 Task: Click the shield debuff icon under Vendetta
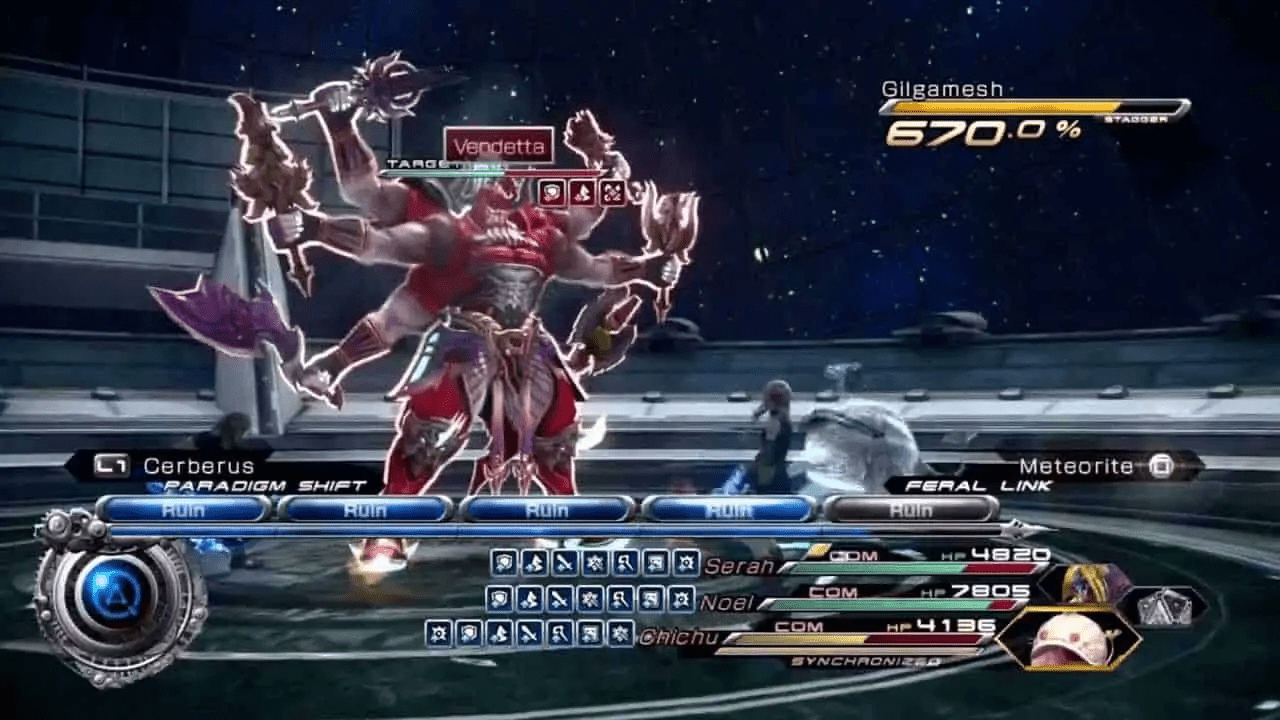pyautogui.click(x=551, y=190)
